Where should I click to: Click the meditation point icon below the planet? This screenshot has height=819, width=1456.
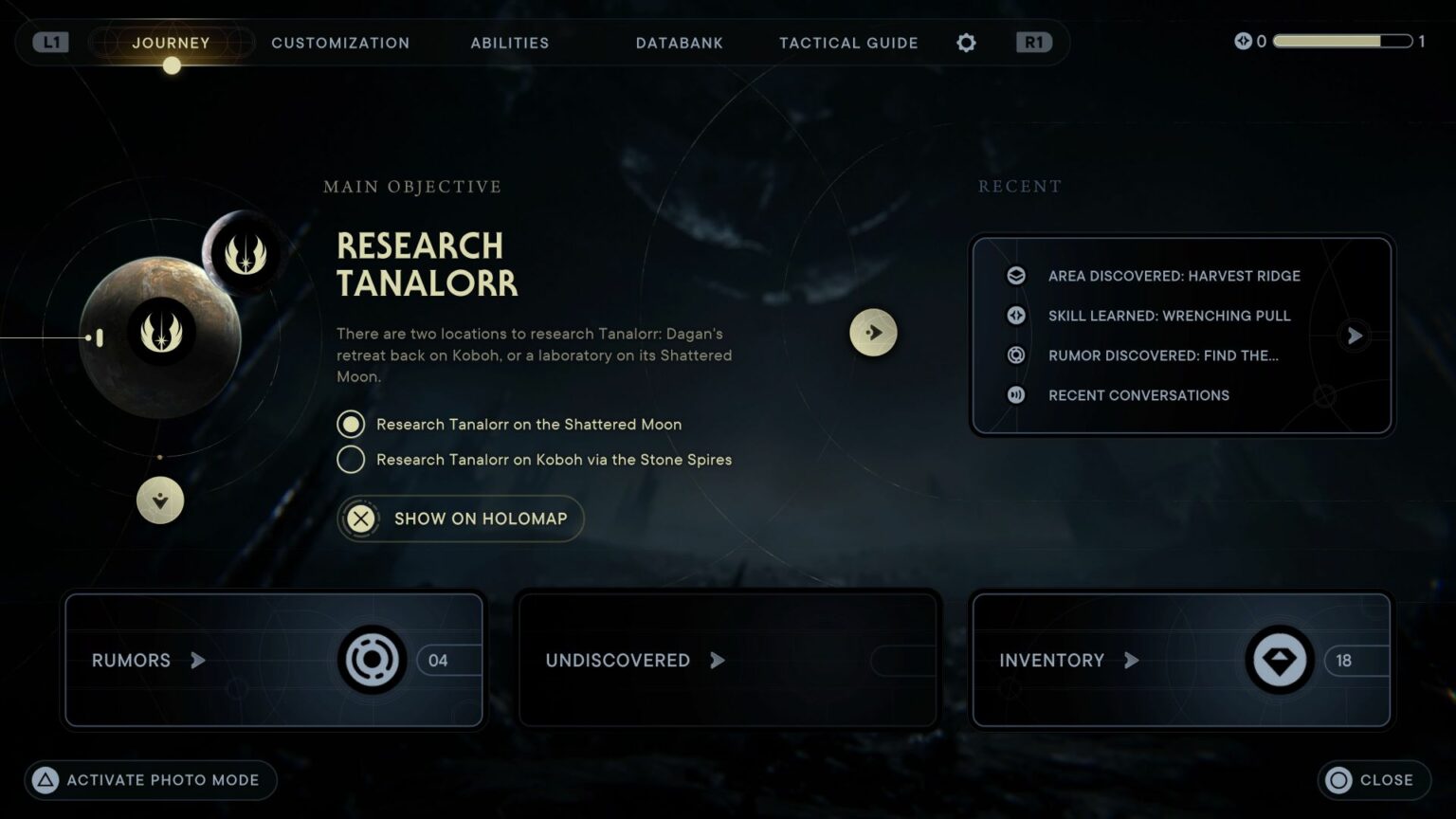click(159, 500)
